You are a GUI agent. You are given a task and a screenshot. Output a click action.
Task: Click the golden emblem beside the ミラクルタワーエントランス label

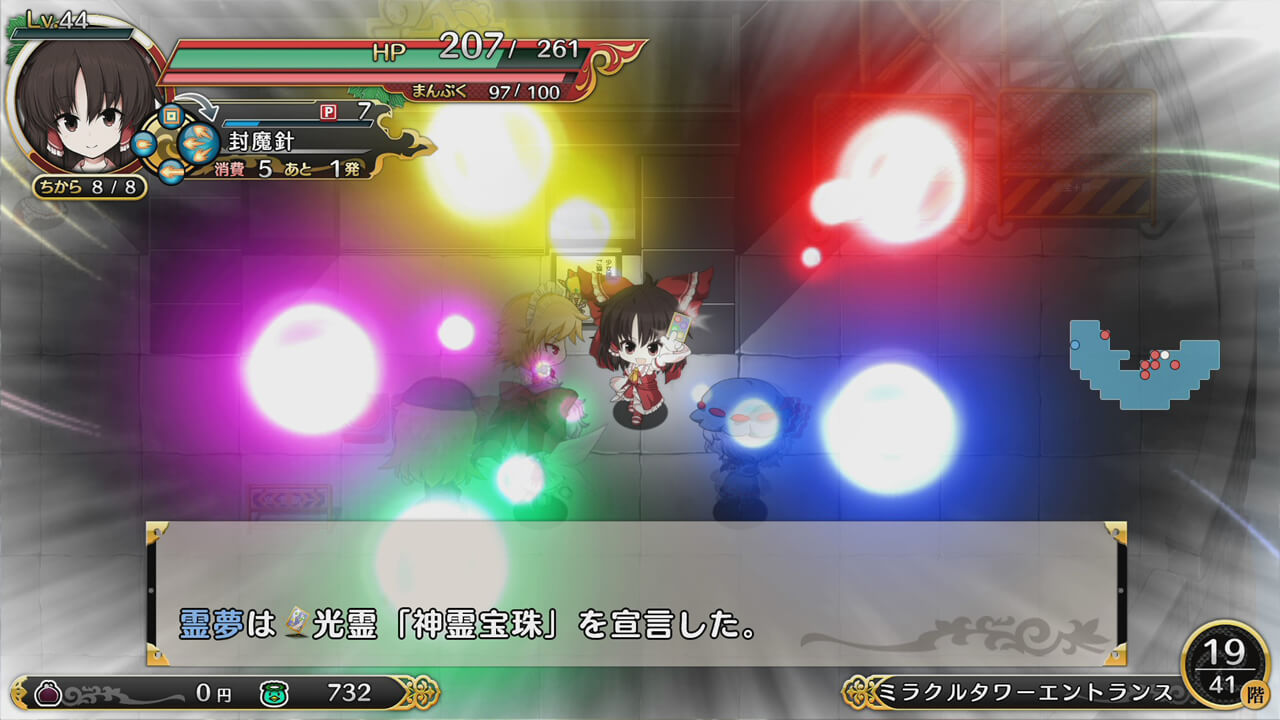(855, 690)
